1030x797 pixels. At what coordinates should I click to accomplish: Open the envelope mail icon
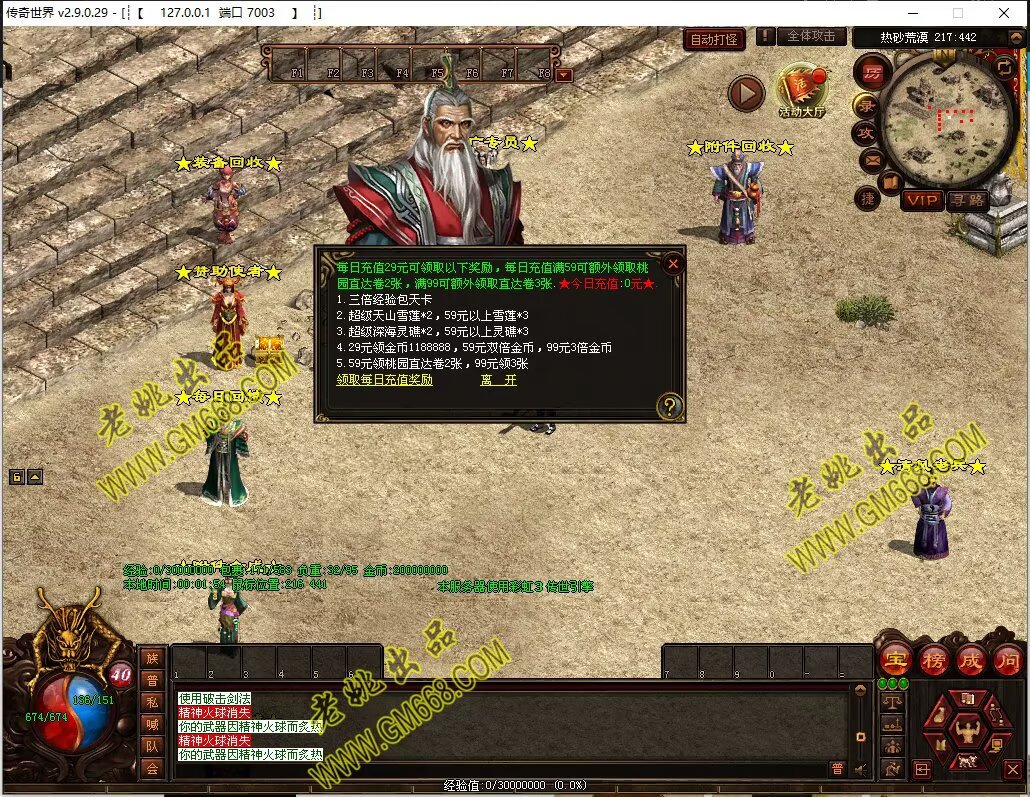(870, 159)
